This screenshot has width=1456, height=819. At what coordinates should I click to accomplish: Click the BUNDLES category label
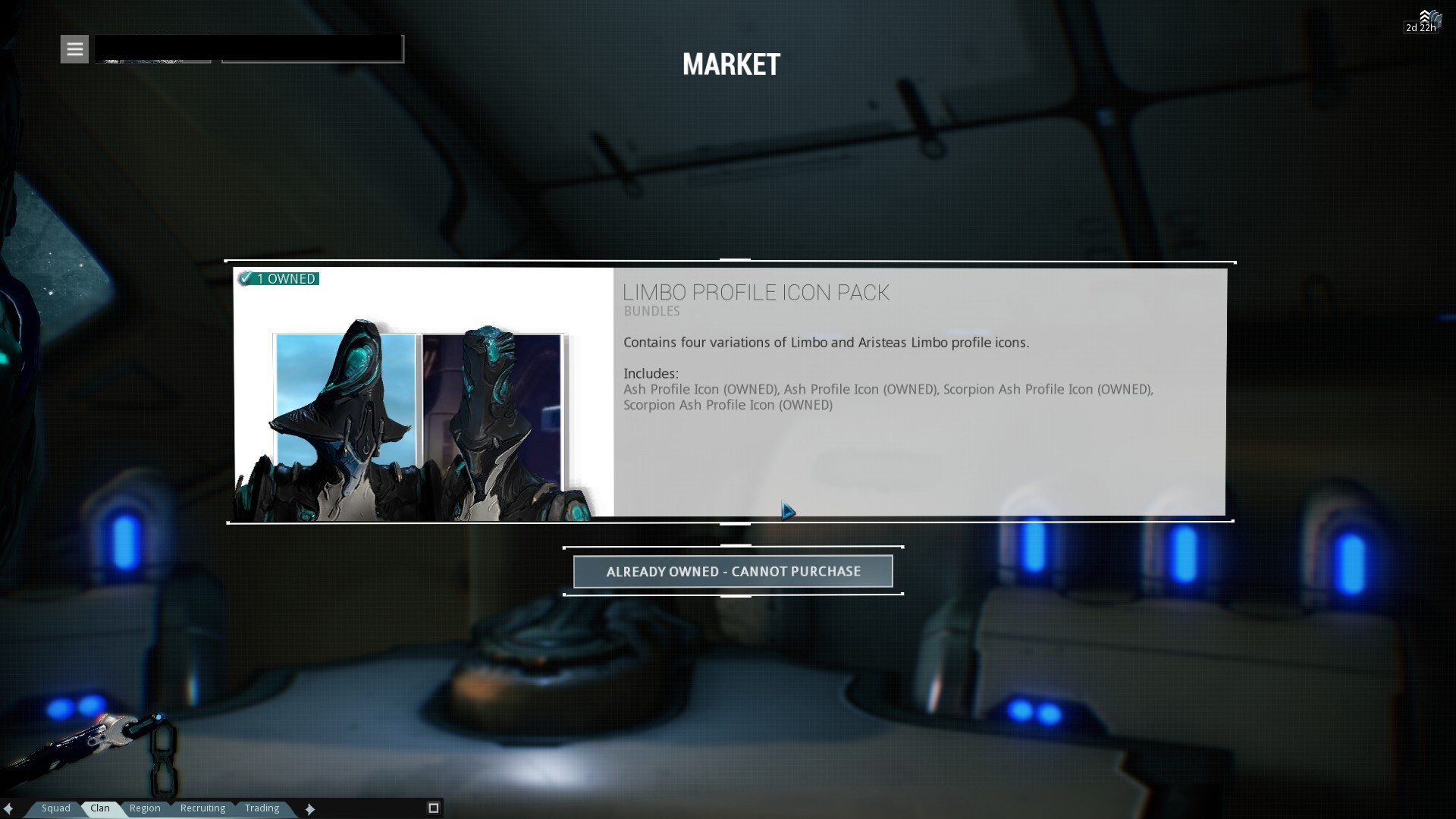pyautogui.click(x=651, y=311)
